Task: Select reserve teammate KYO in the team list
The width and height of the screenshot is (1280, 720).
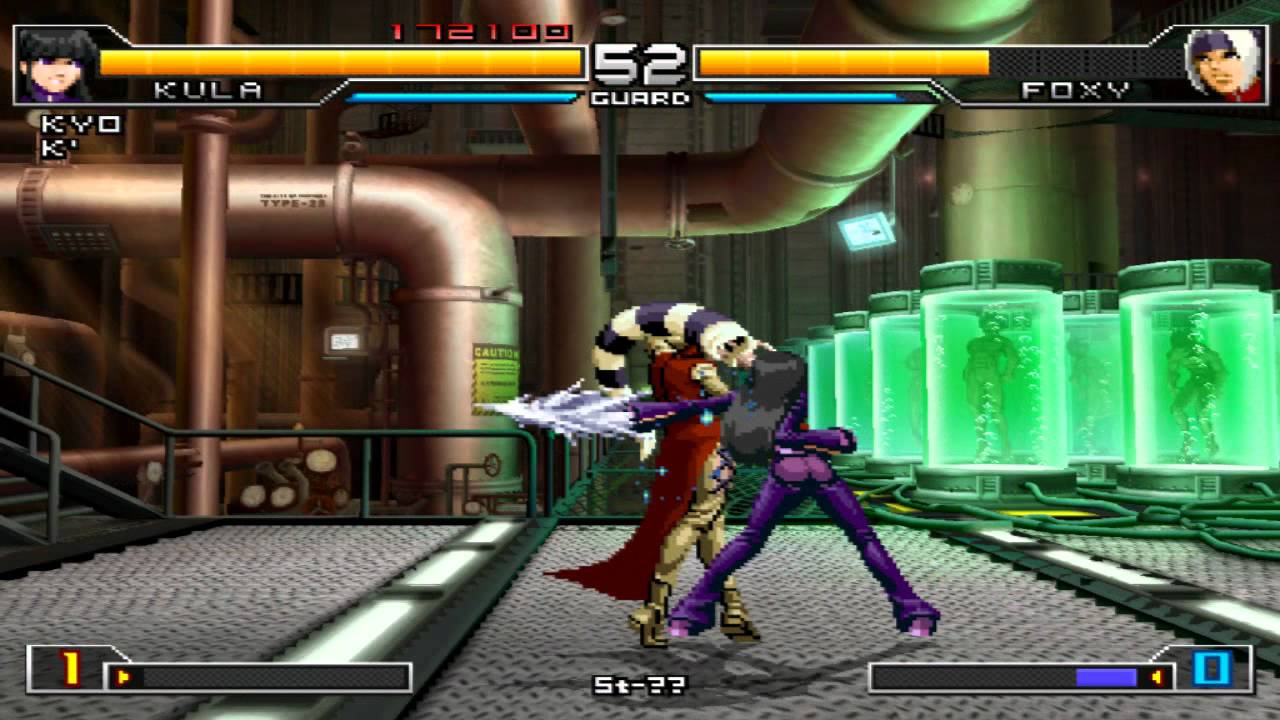Action: click(x=80, y=125)
